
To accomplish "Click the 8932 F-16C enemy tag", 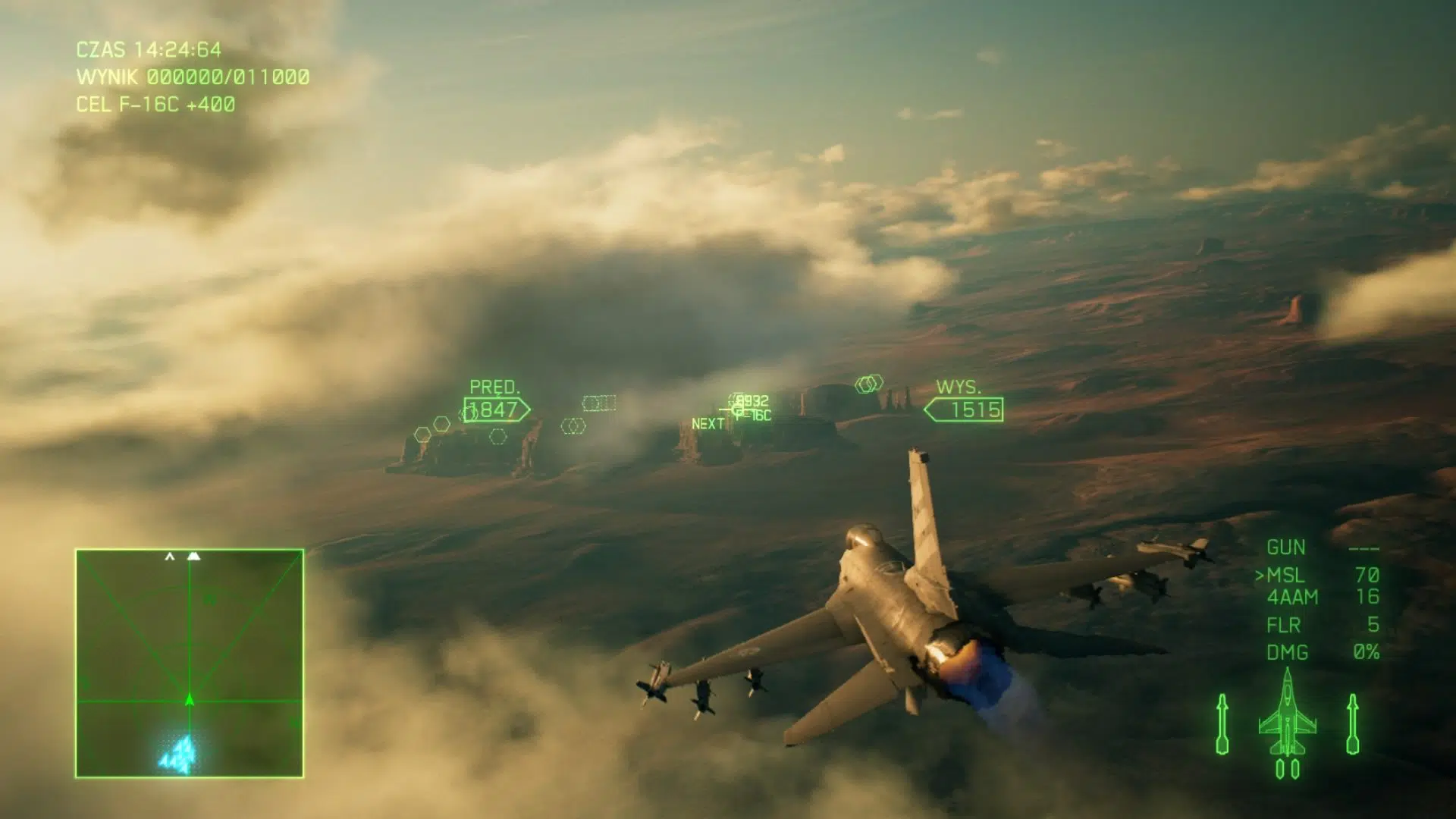I will pos(751,406).
